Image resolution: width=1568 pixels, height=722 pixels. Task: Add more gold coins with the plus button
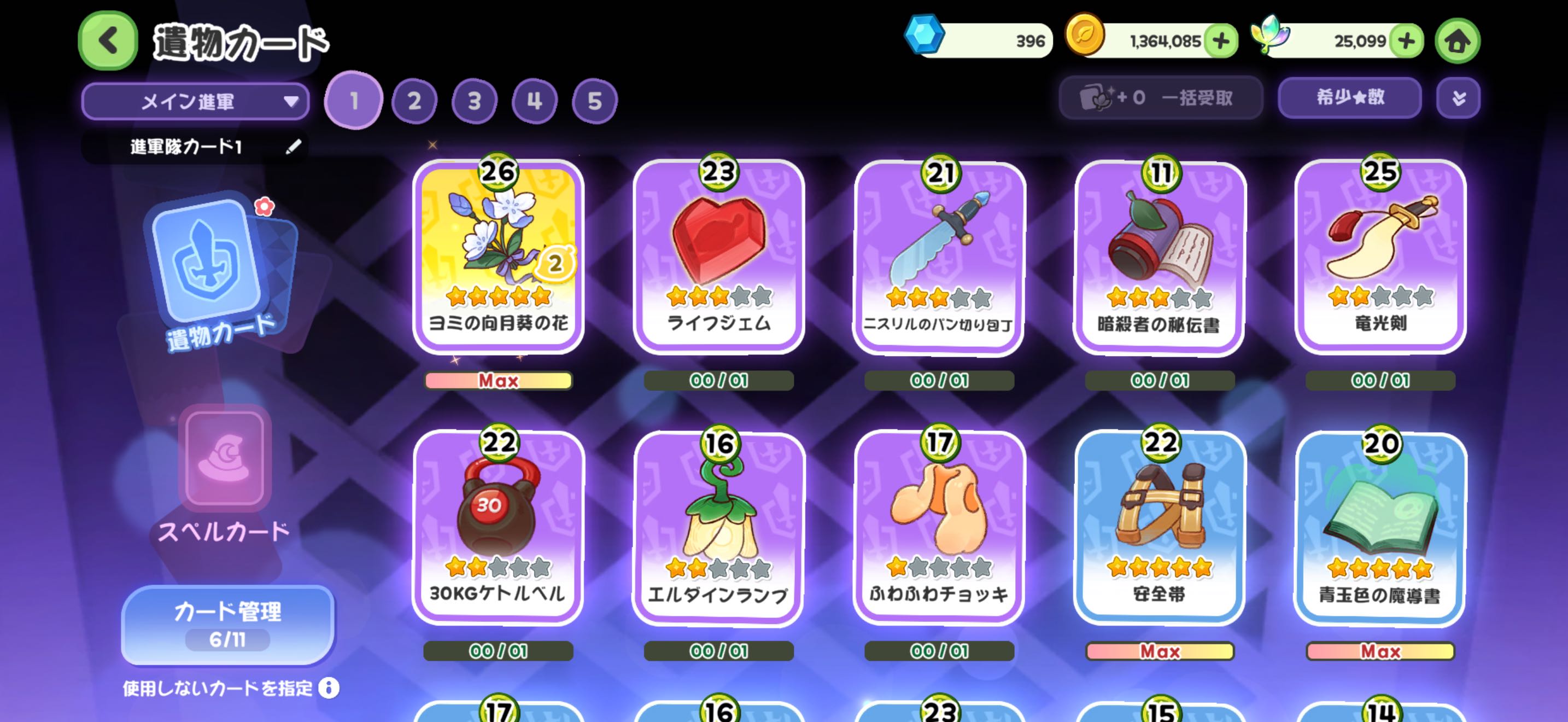point(1220,41)
